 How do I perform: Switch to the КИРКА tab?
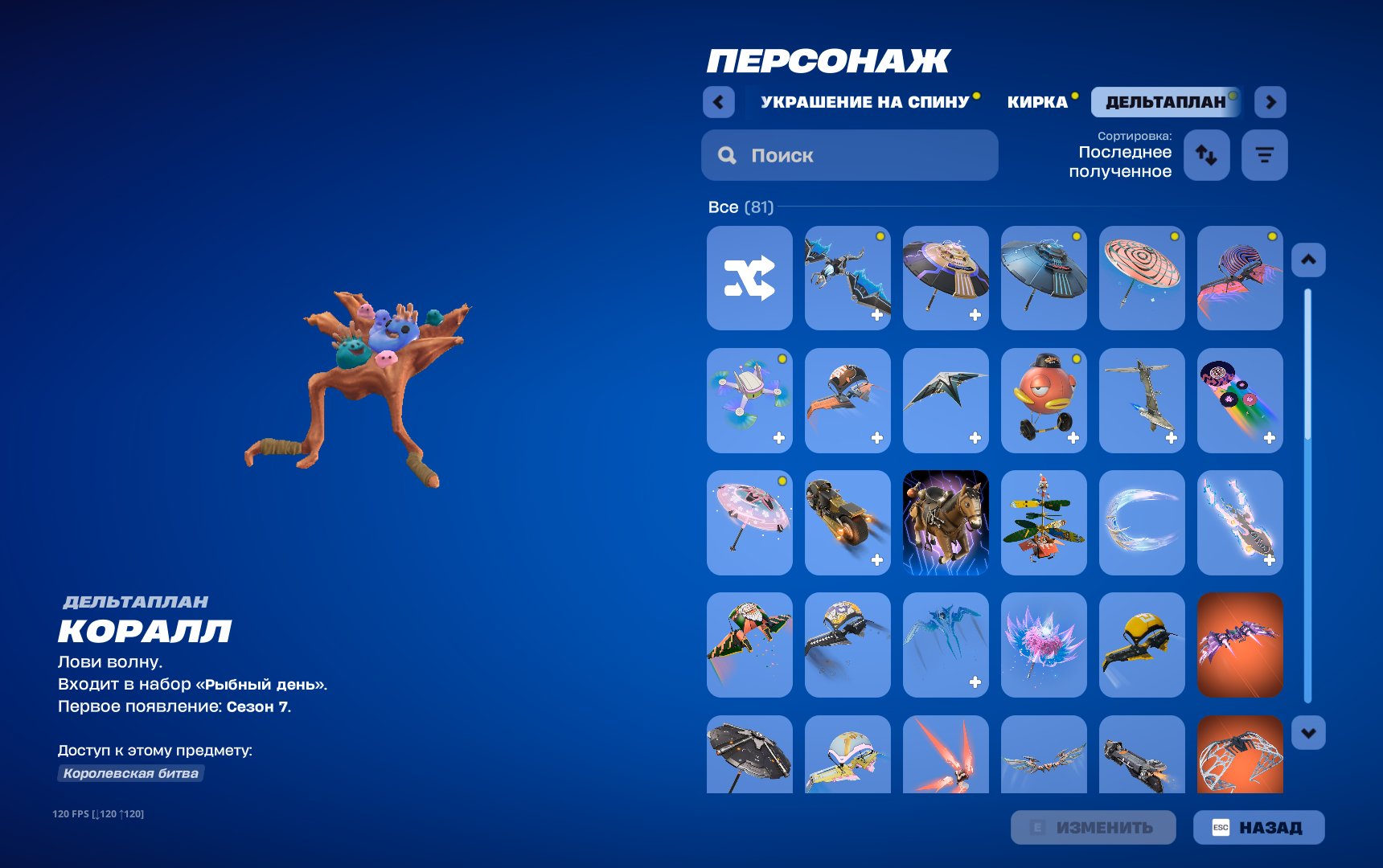(1038, 102)
